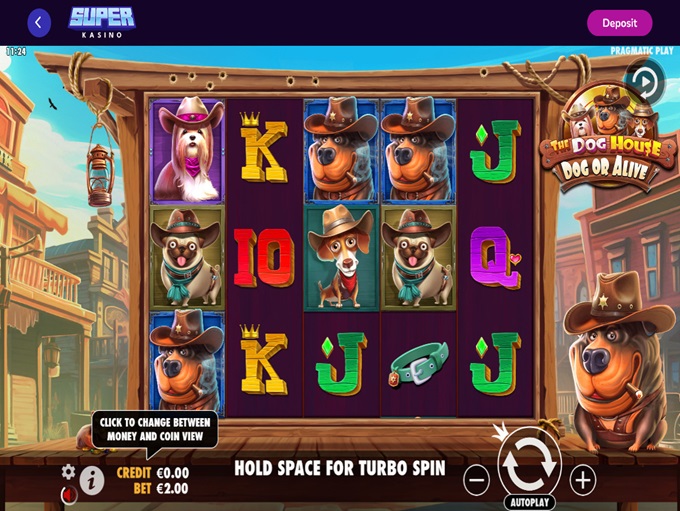680x511 pixels.
Task: Open the Autoplay options
Action: pos(529,502)
